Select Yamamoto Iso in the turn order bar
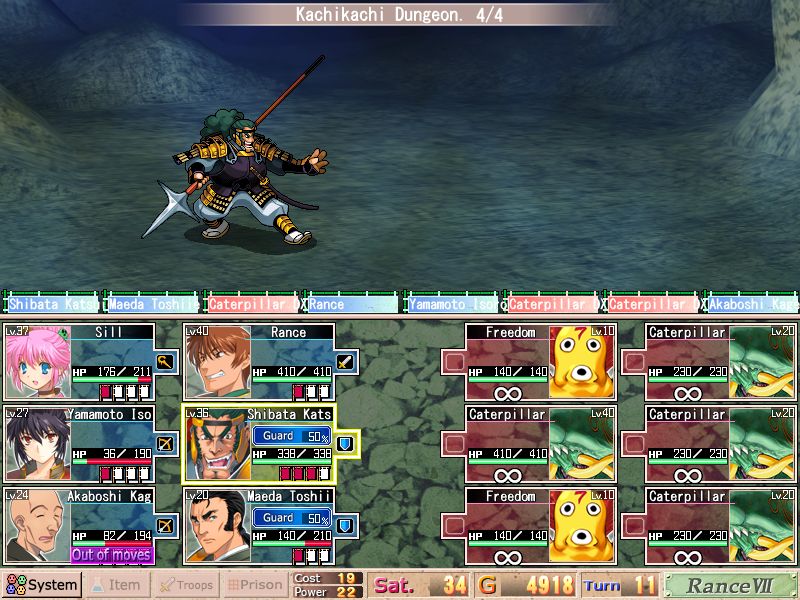Screen dimensions: 800x600 [x=451, y=304]
